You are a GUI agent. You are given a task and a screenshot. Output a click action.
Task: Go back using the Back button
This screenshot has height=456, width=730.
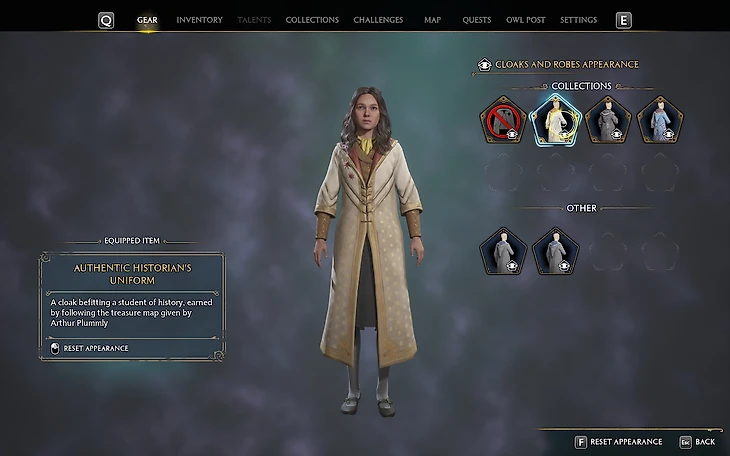[x=698, y=441]
